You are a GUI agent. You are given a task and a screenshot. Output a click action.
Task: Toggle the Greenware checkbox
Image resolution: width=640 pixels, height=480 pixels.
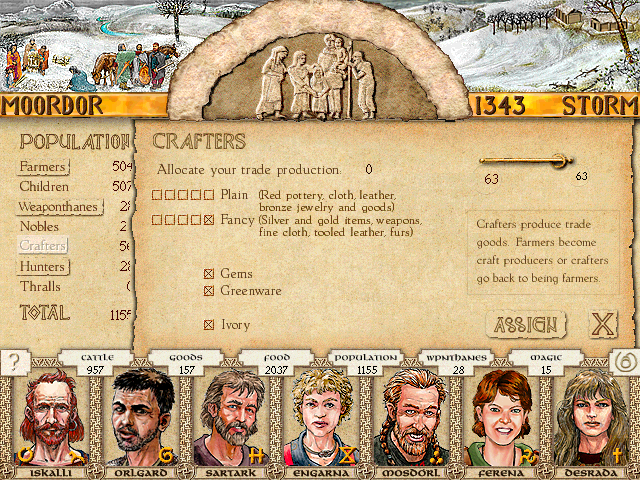(x=209, y=291)
